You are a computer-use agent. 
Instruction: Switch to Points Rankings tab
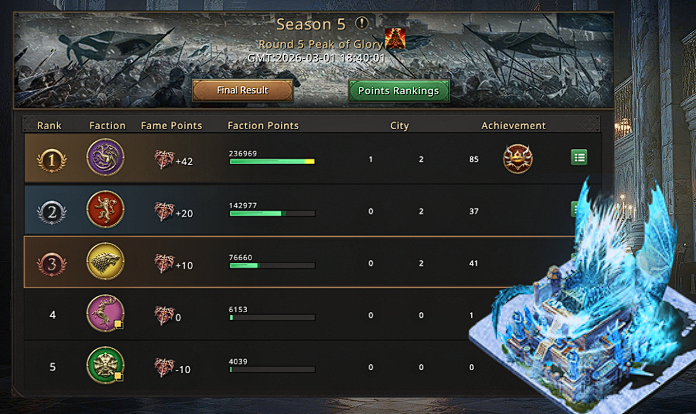399,91
